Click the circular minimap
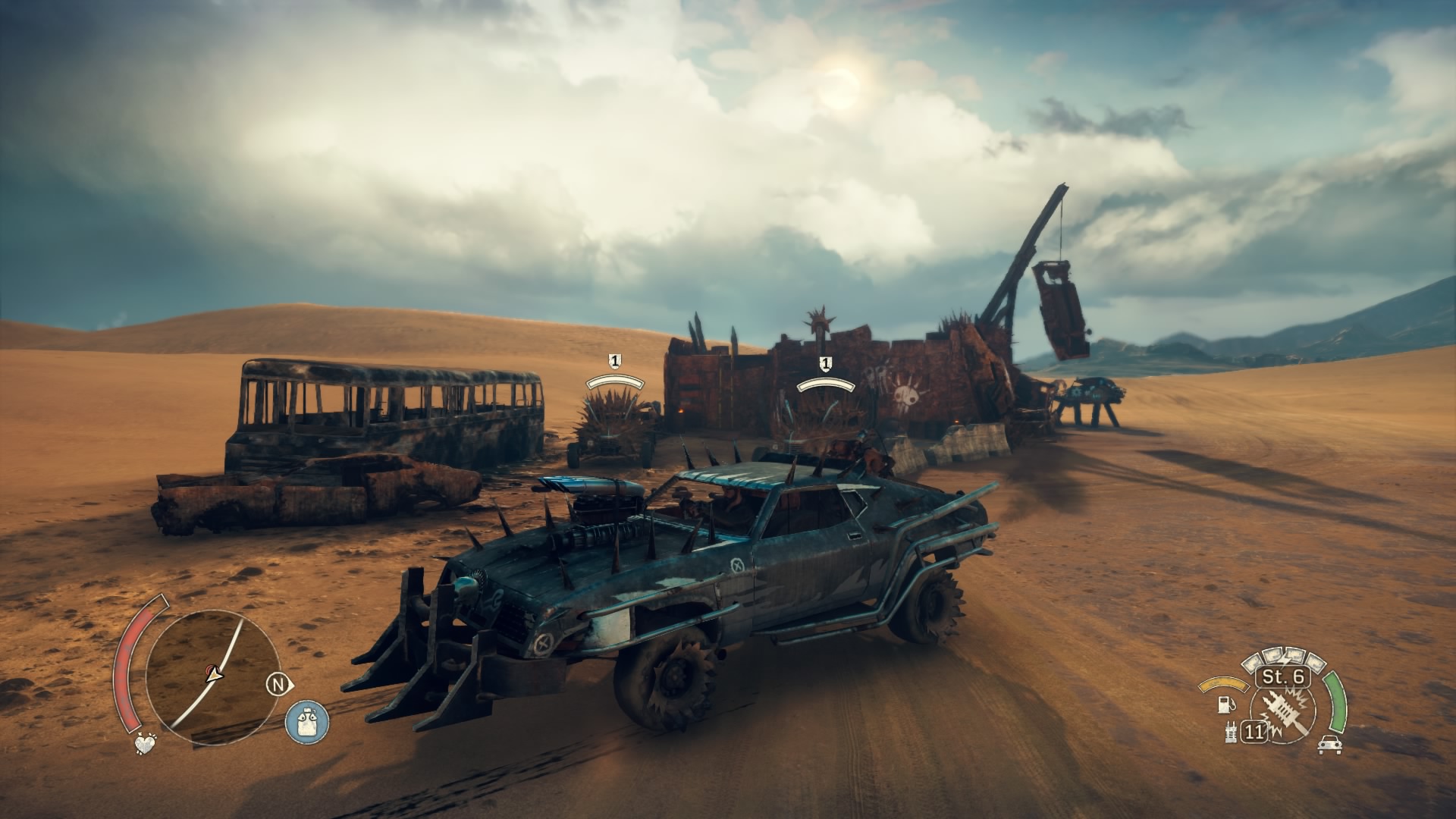The image size is (1456, 819). point(212,670)
